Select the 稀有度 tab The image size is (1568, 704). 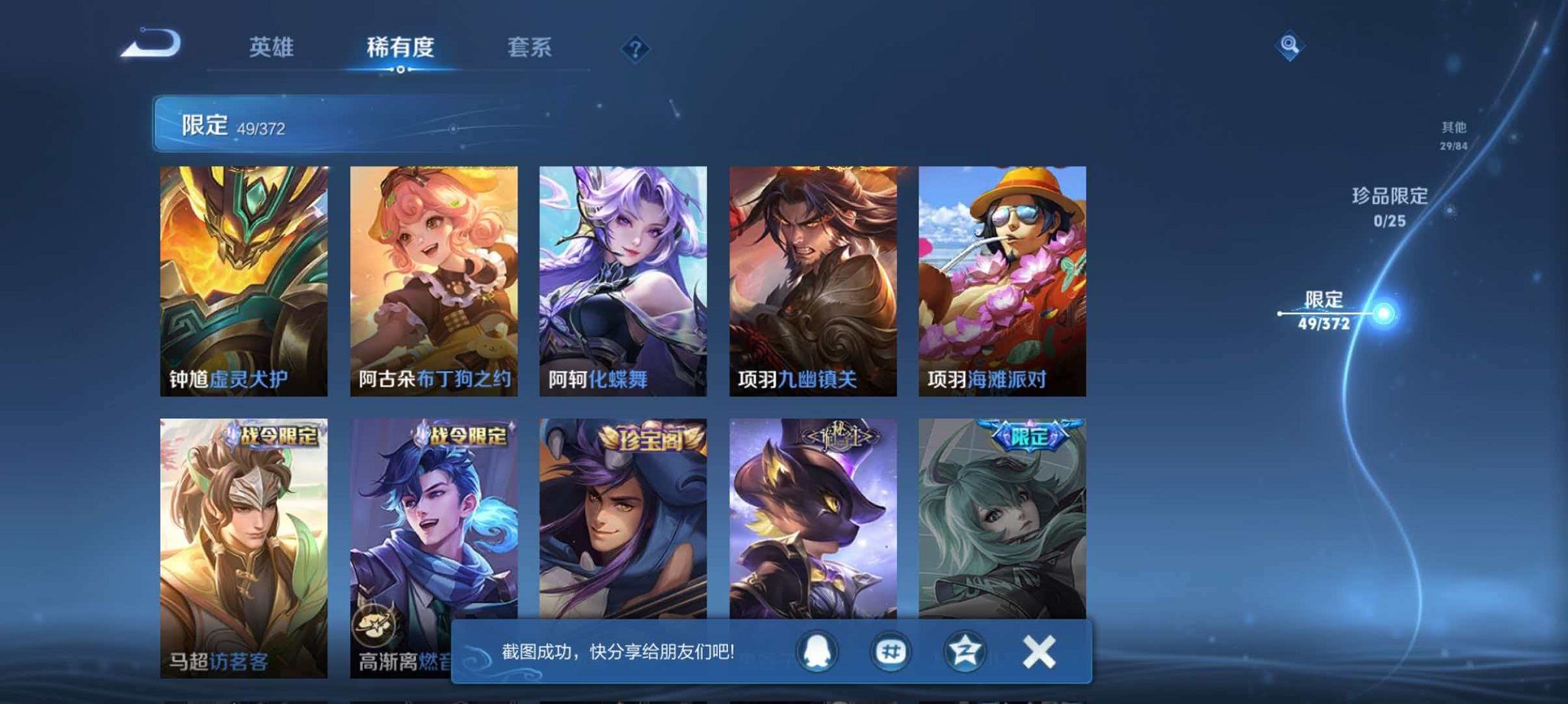(399, 47)
